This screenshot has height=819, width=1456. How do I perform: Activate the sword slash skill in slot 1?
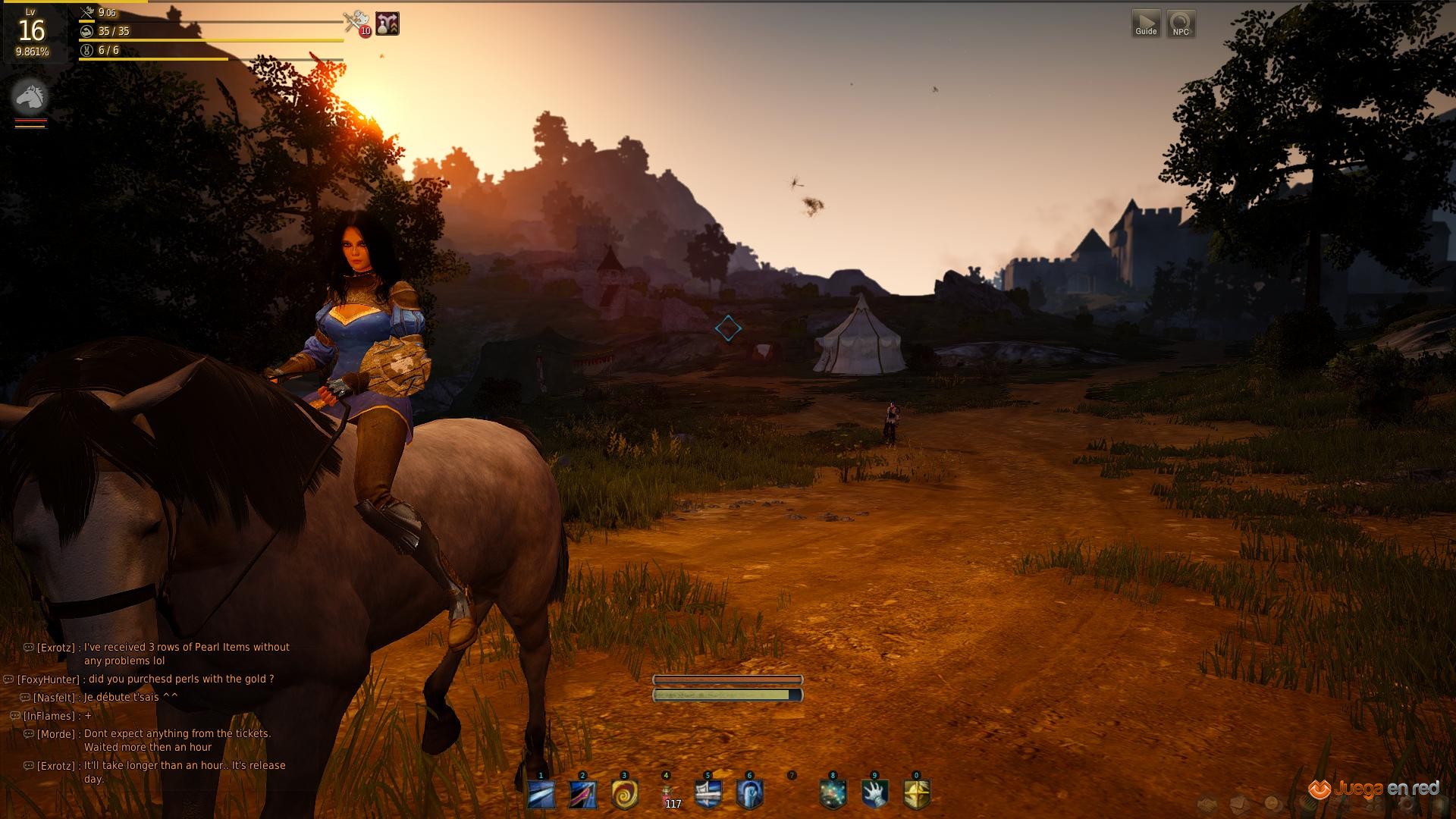coord(541,795)
